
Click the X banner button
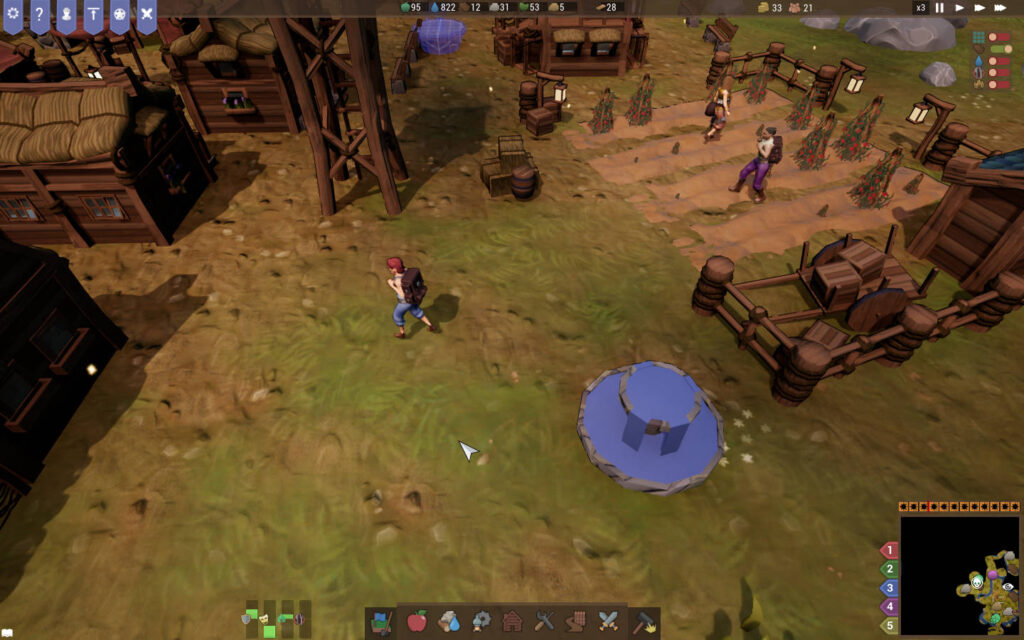[146, 15]
